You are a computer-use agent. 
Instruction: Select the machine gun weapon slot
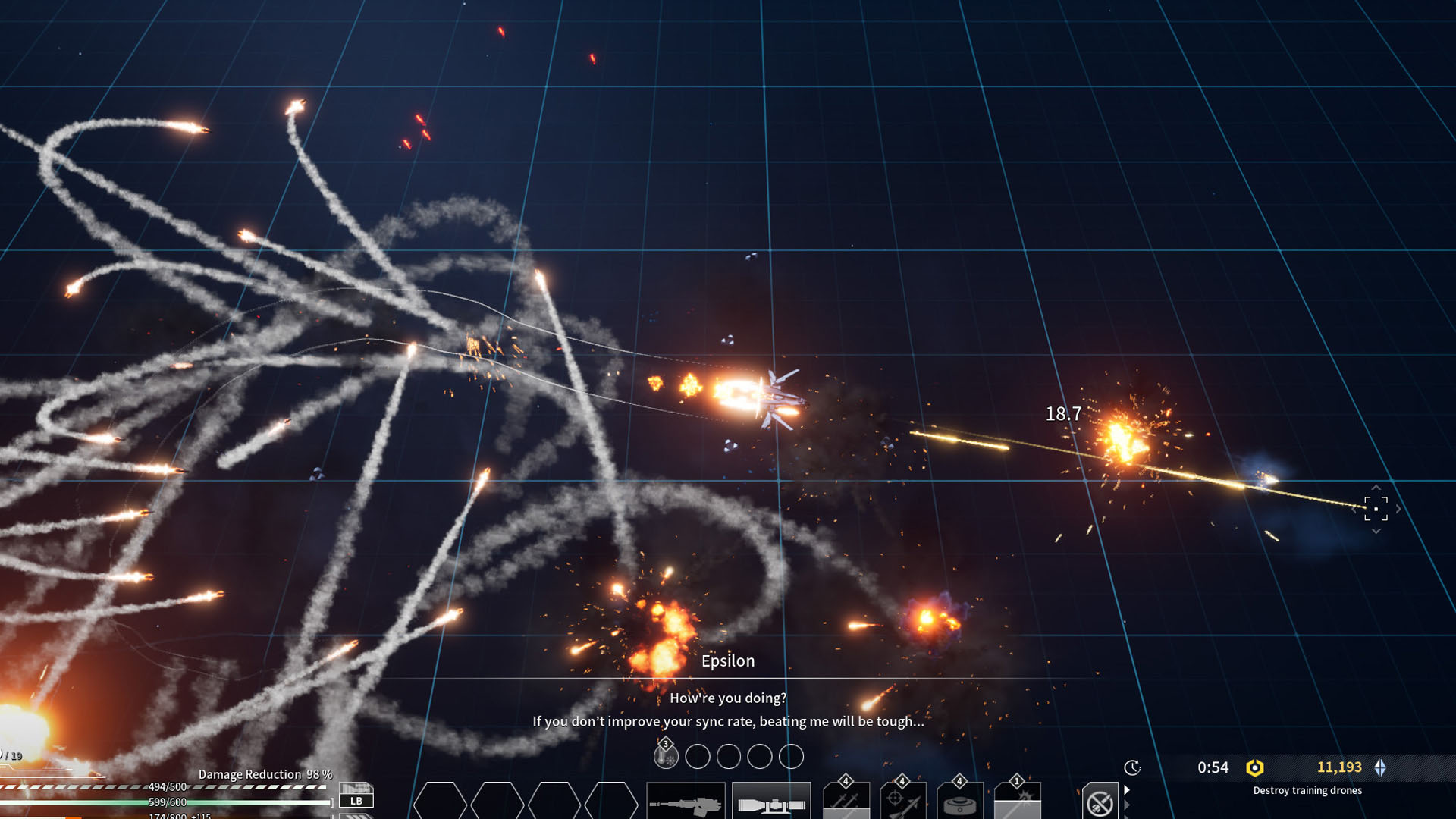pos(686,802)
